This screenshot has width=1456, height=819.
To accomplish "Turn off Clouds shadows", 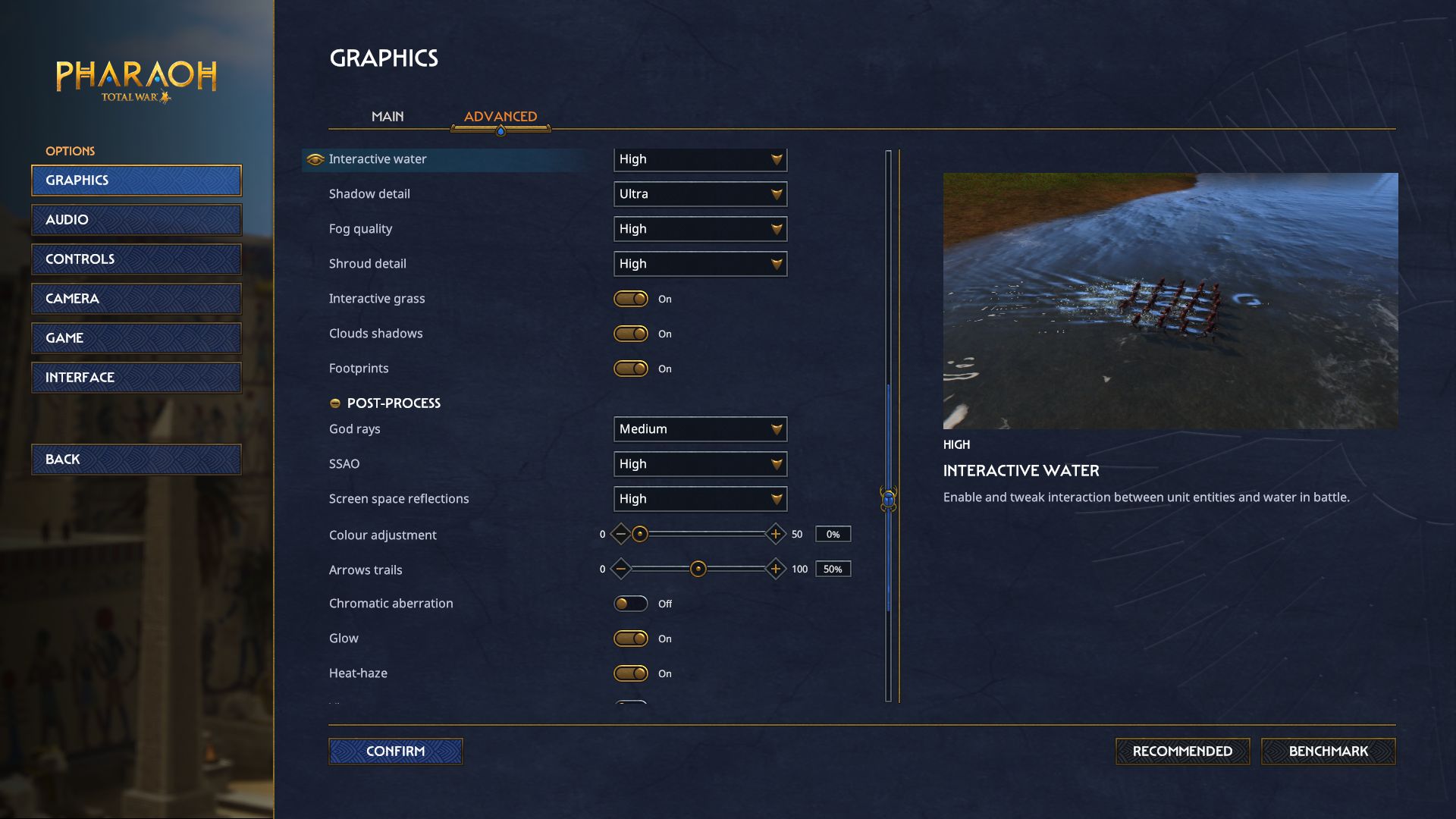I will coord(631,334).
